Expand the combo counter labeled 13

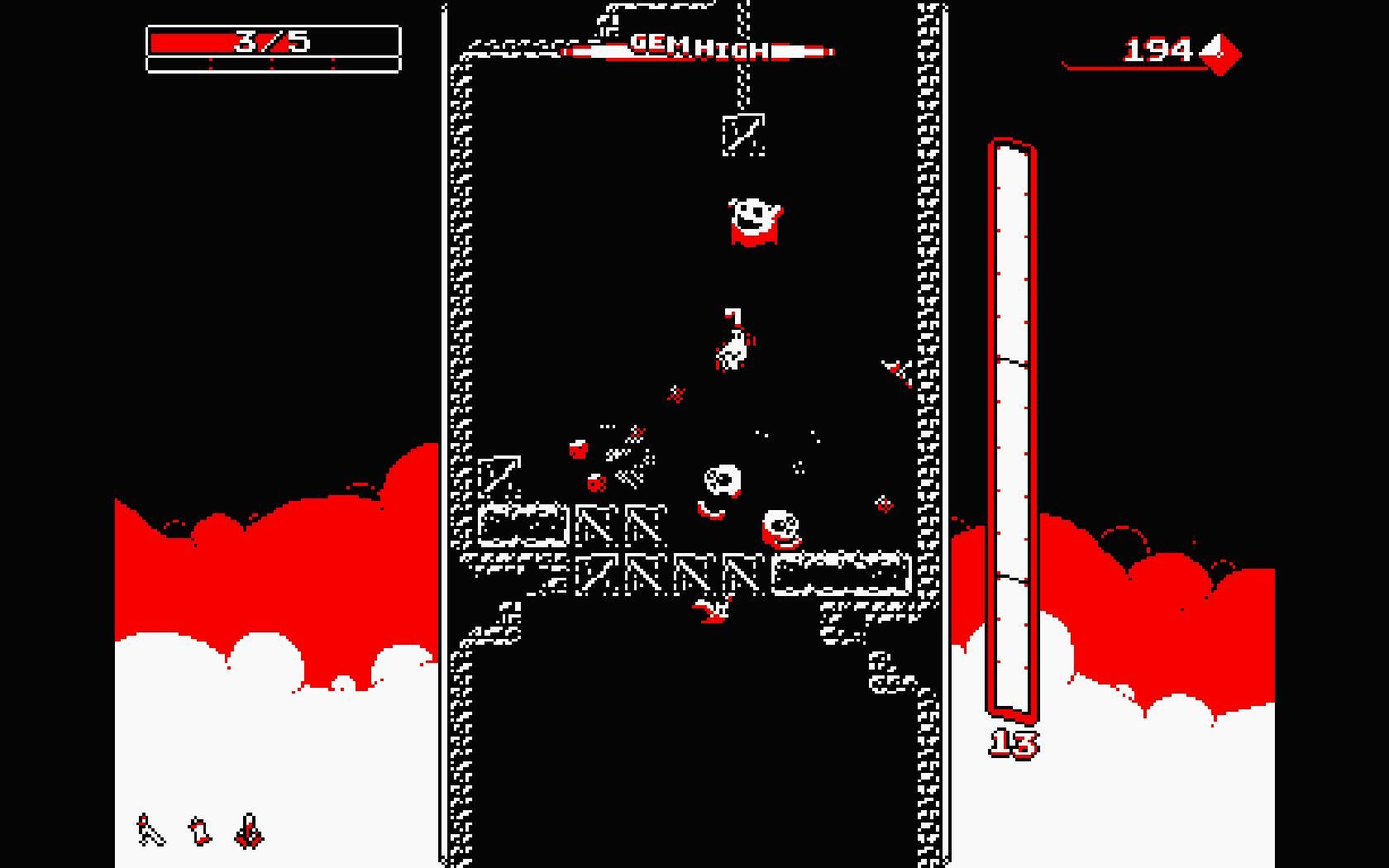click(1014, 742)
